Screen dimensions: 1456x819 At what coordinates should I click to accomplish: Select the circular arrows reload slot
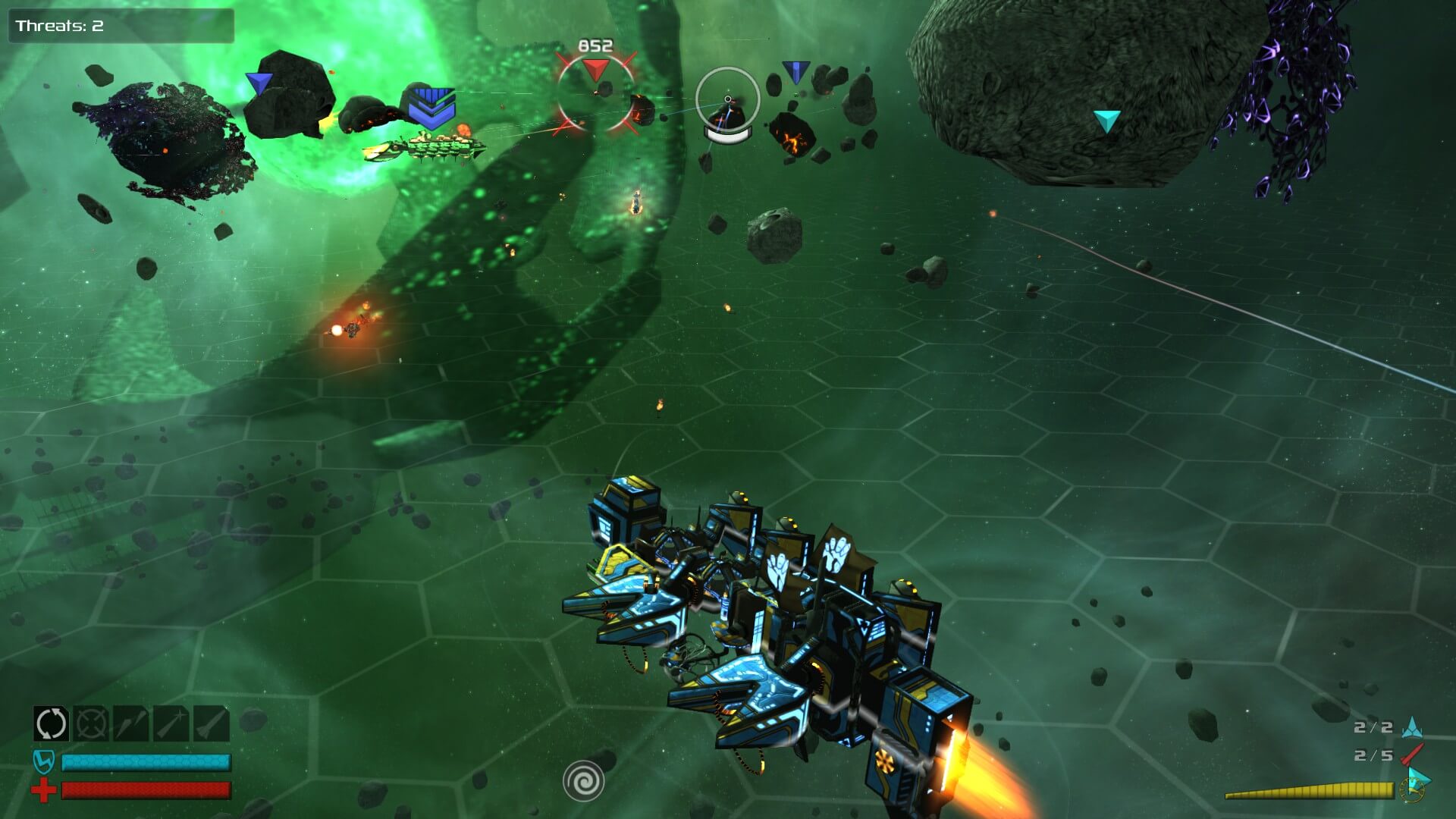click(x=52, y=723)
